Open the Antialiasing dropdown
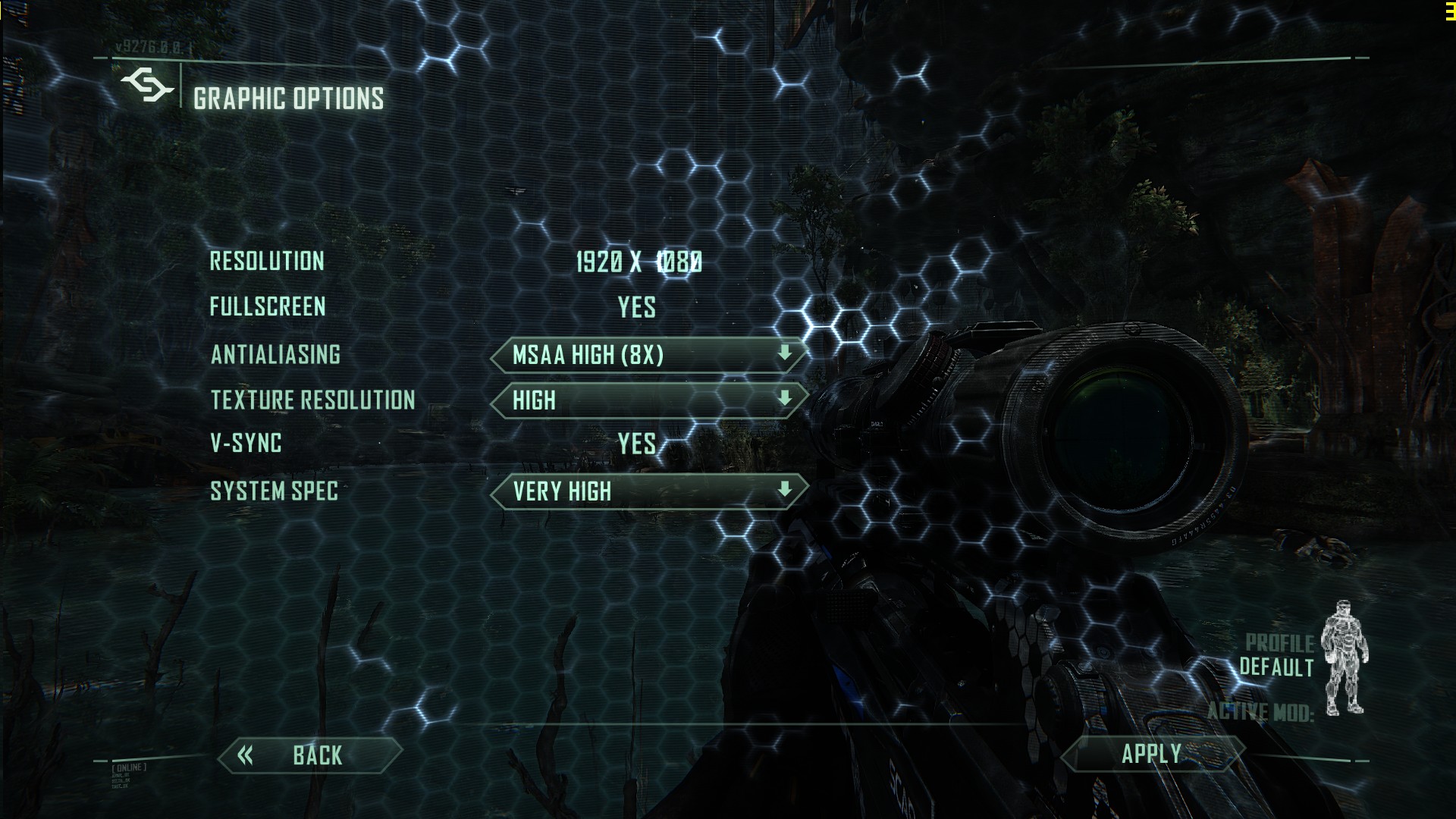Screen dimensions: 1456x819 pos(649,355)
